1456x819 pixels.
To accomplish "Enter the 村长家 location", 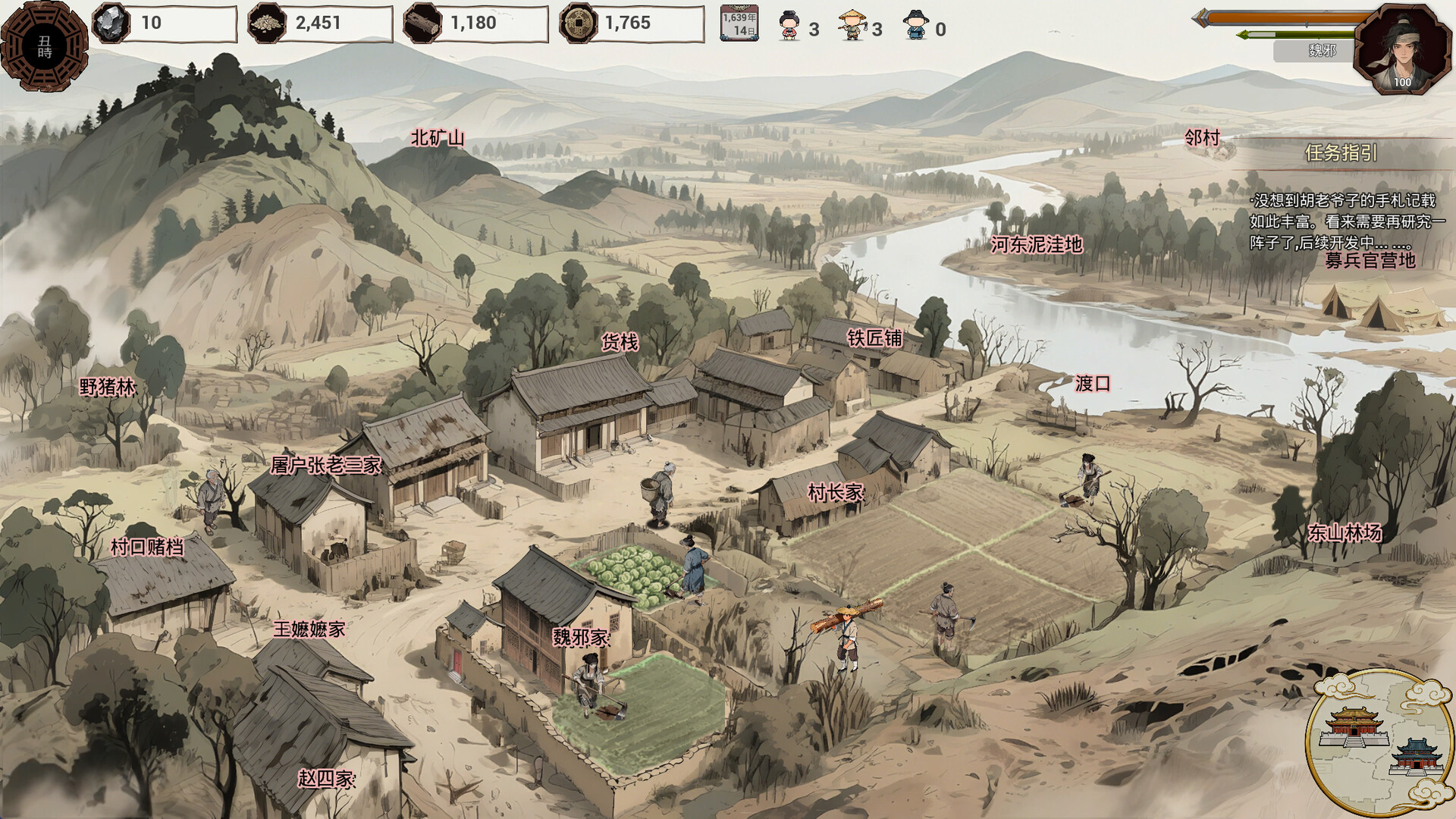I will pos(835,493).
